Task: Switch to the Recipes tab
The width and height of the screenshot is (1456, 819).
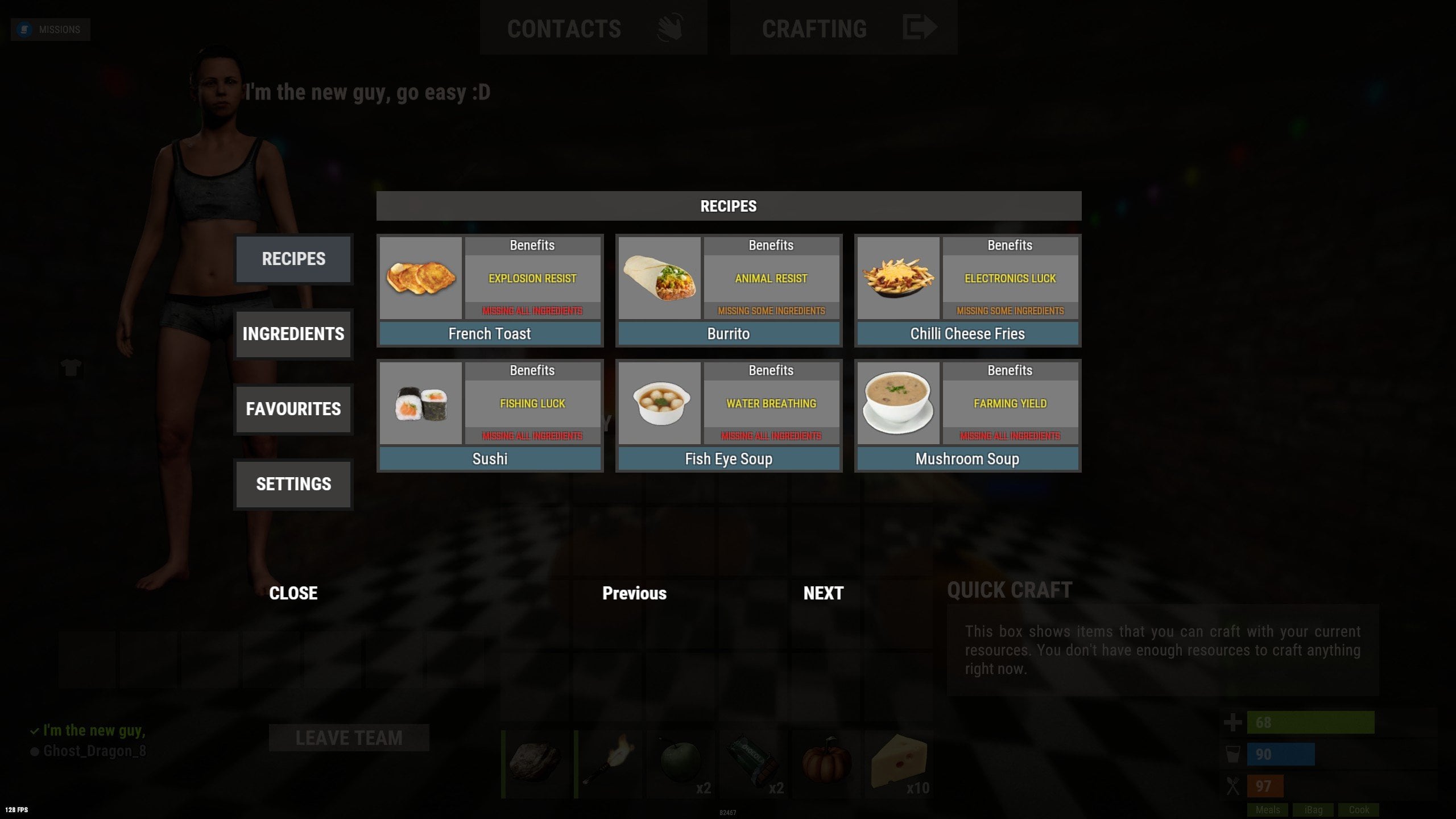Action: click(x=293, y=259)
